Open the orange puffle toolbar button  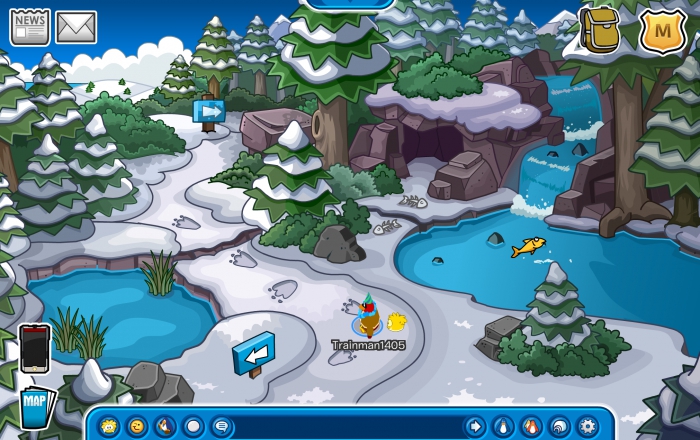click(x=531, y=426)
